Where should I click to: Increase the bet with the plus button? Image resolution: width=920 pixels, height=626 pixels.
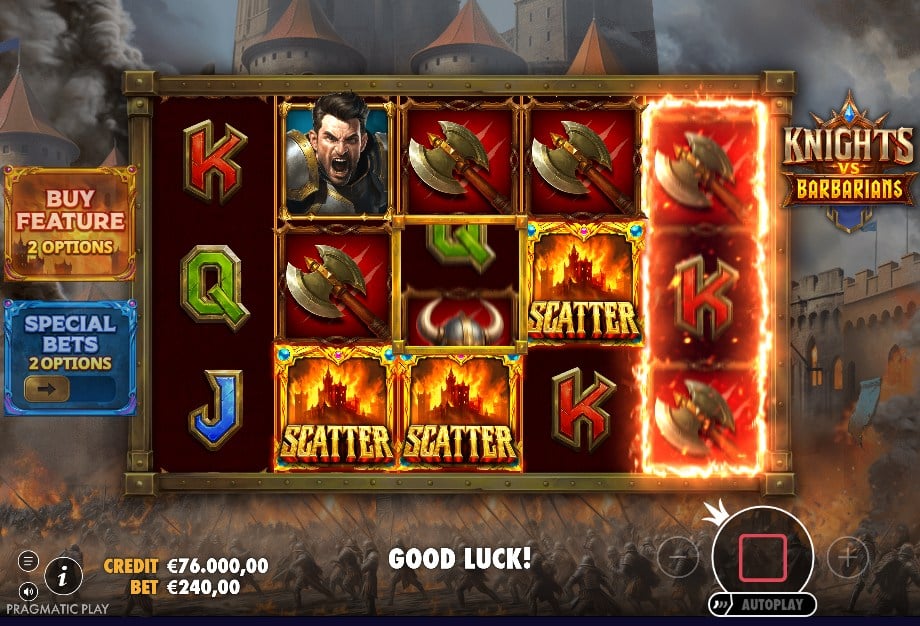point(847,554)
